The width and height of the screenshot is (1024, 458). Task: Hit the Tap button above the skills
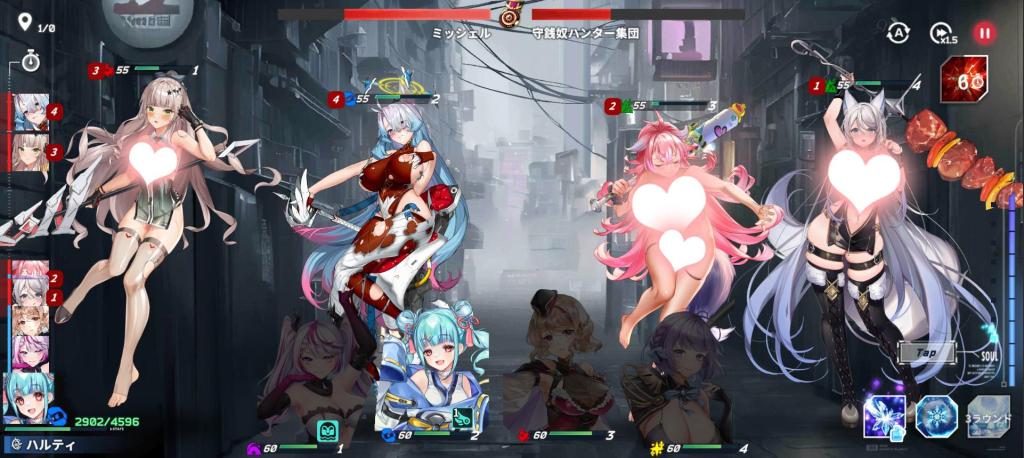click(x=926, y=353)
